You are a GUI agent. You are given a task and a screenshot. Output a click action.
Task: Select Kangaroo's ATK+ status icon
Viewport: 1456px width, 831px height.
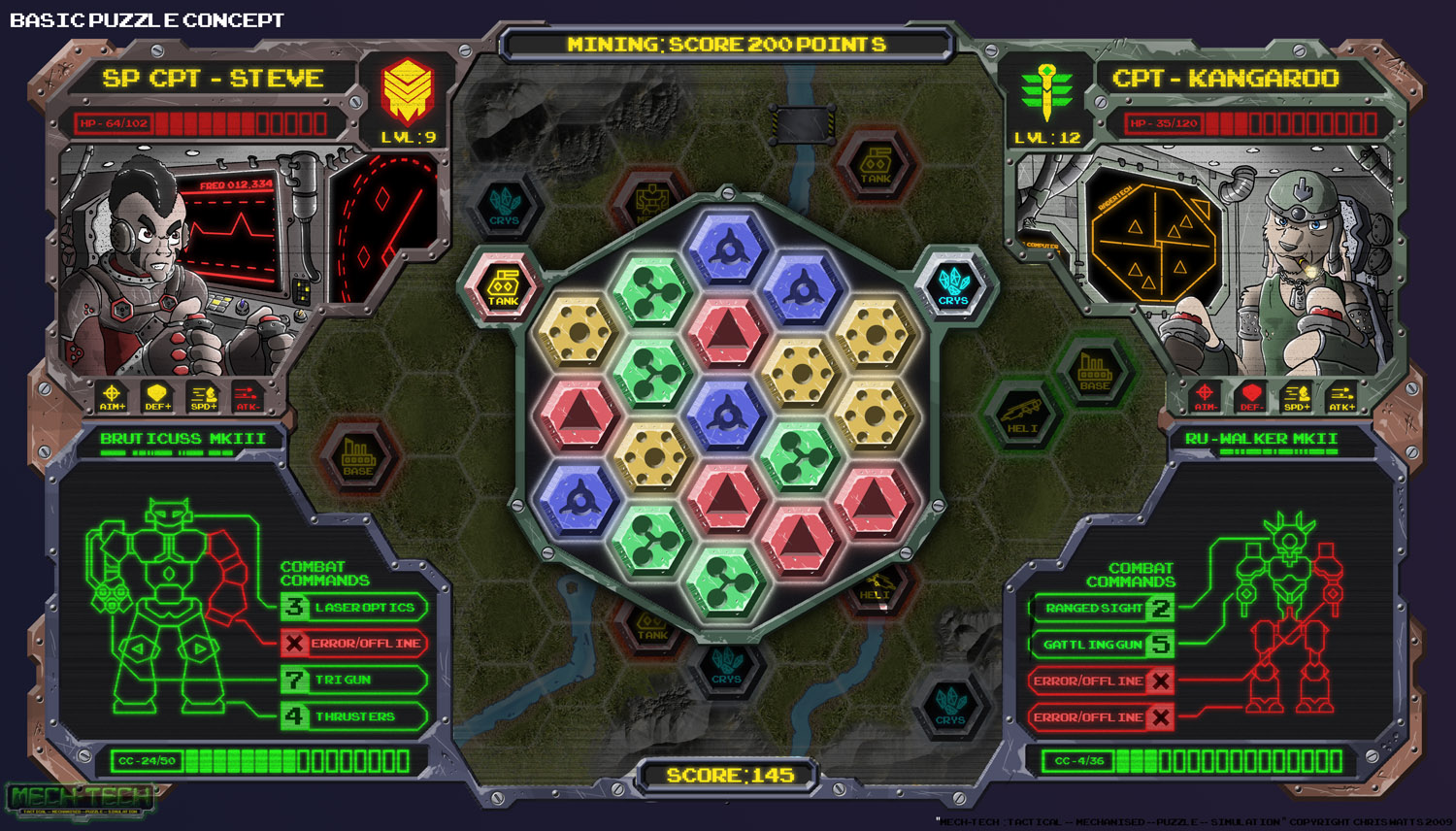click(x=1342, y=396)
